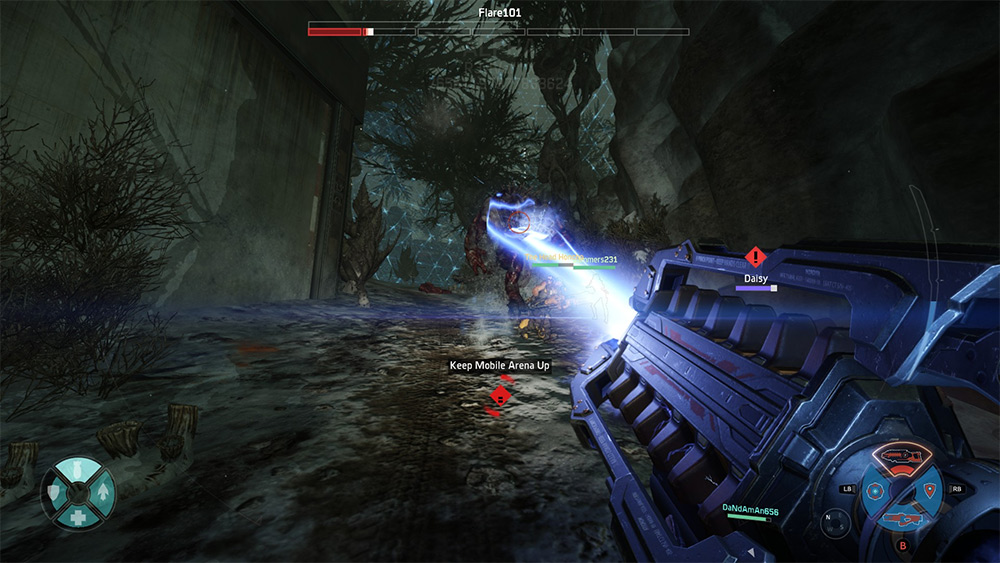Activate the Mobile Arena ability in the weapon wheel
The height and width of the screenshot is (563, 1000).
[x=876, y=491]
